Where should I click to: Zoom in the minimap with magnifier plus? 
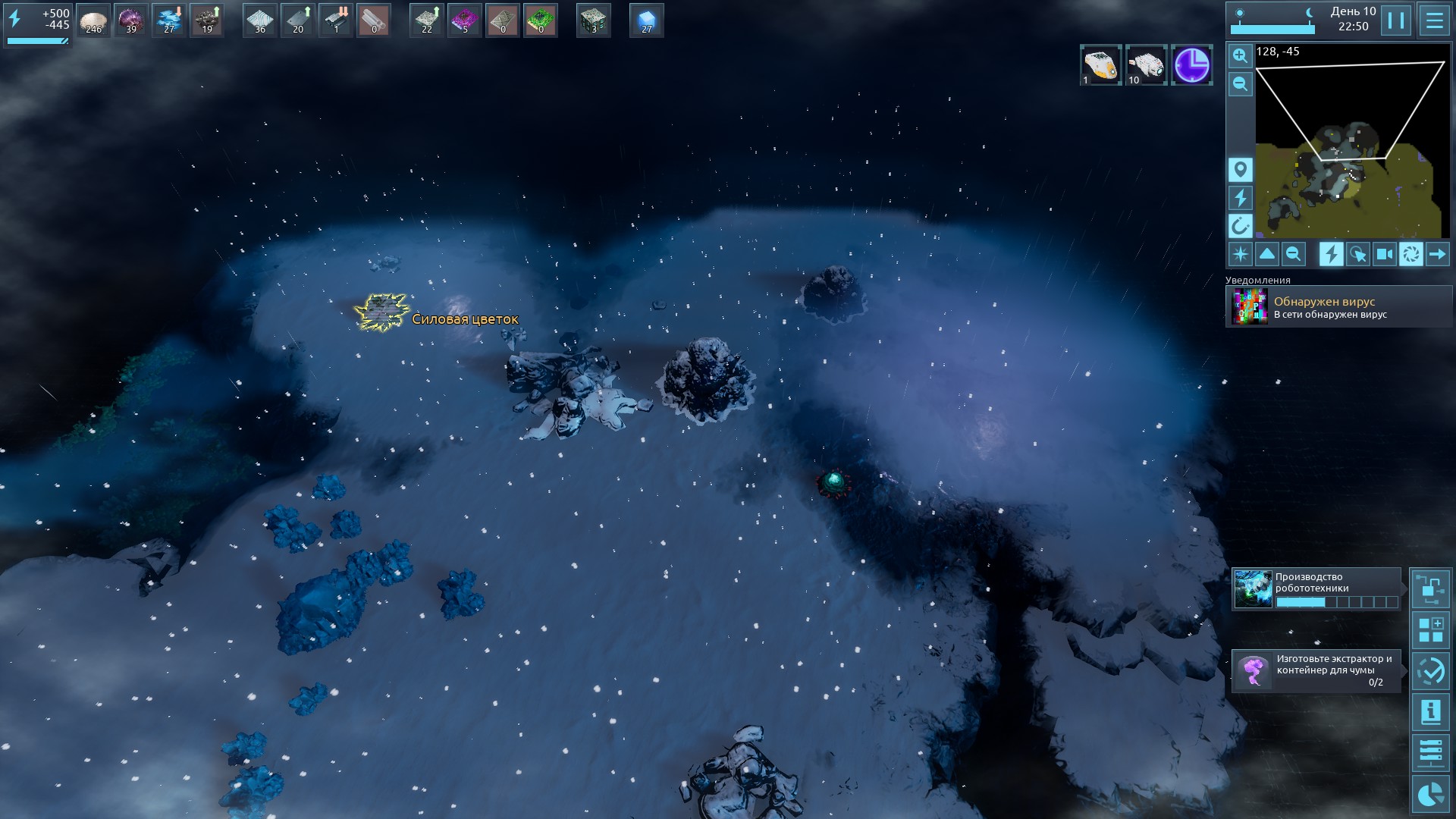(x=1240, y=55)
